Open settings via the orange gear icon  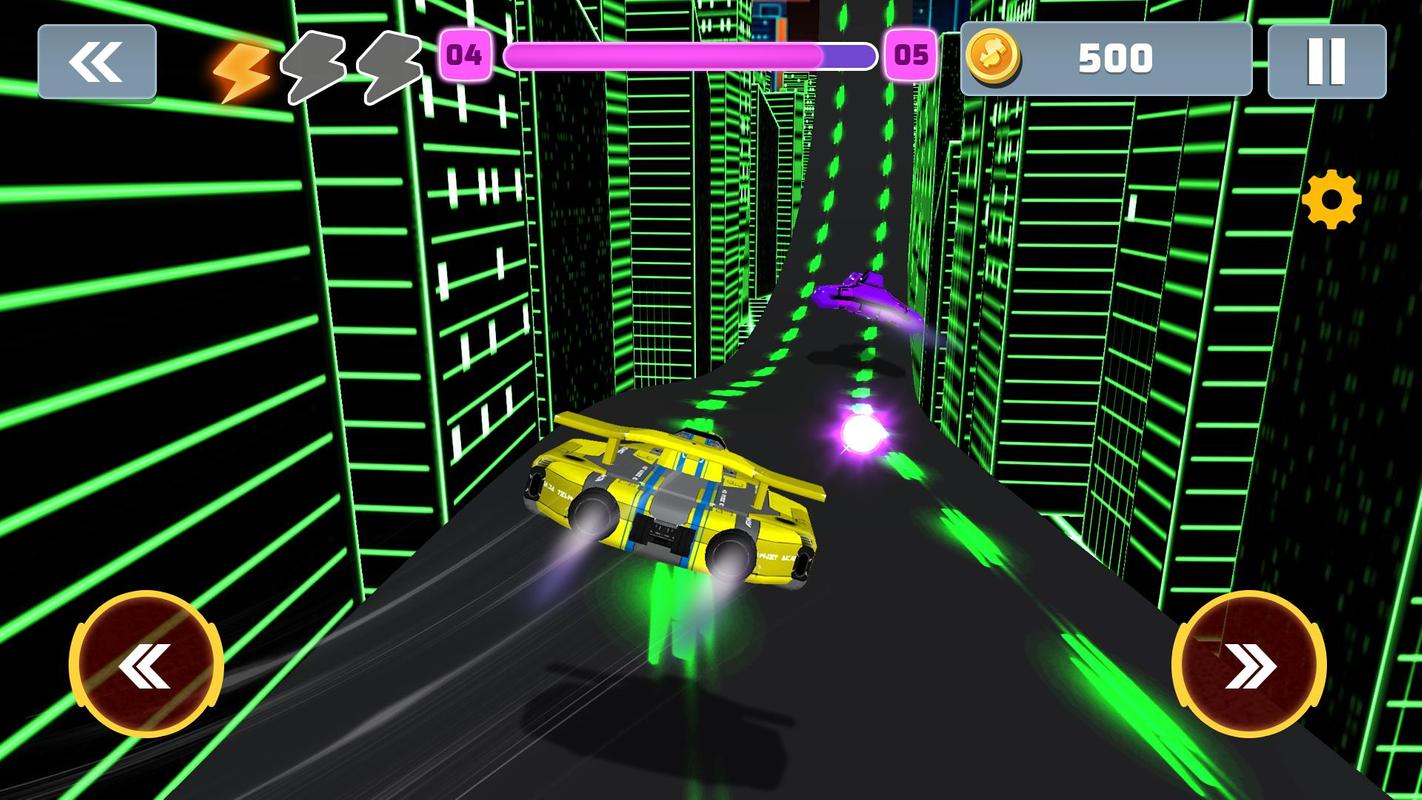(1331, 200)
